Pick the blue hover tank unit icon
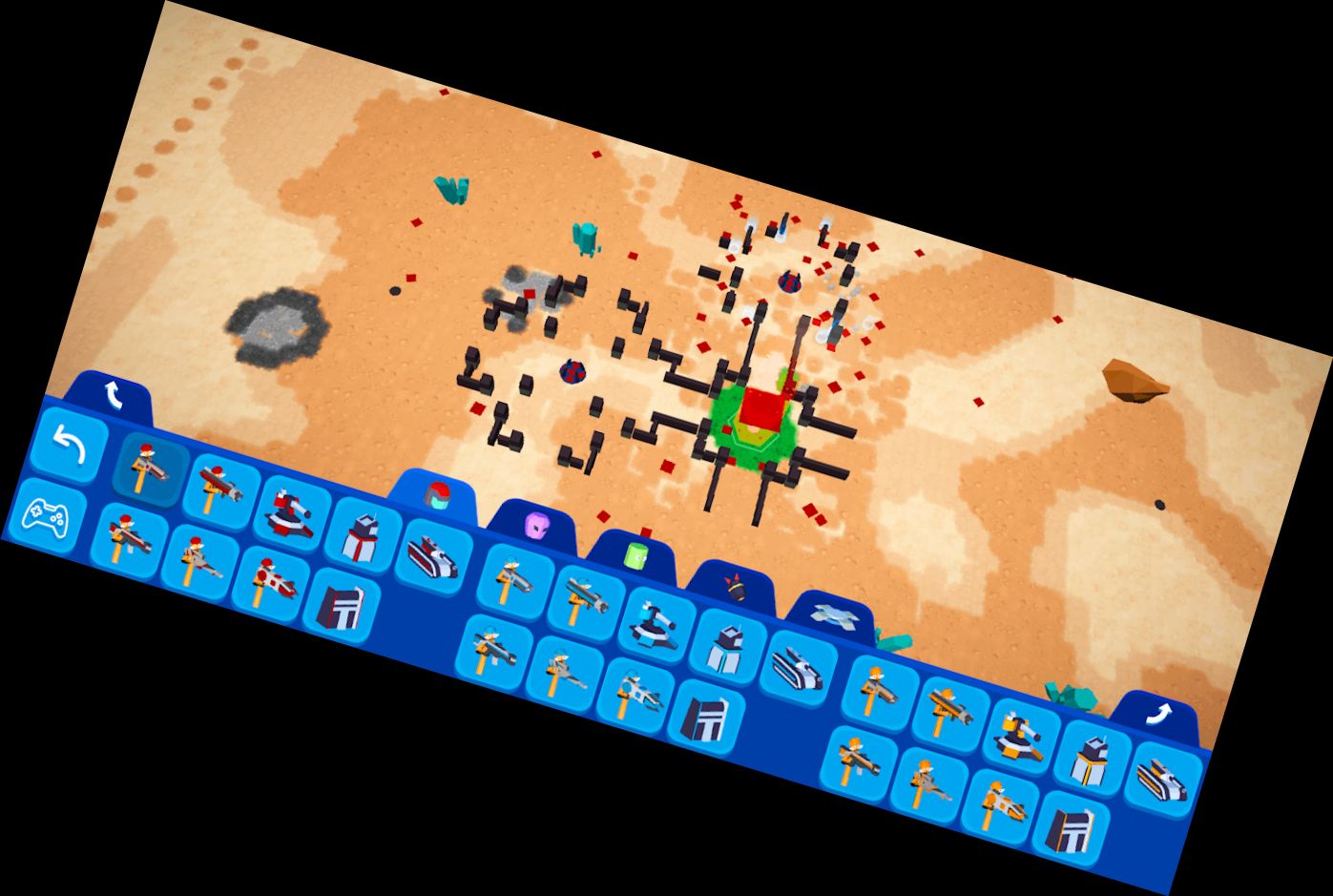This screenshot has width=1333, height=896. click(798, 667)
